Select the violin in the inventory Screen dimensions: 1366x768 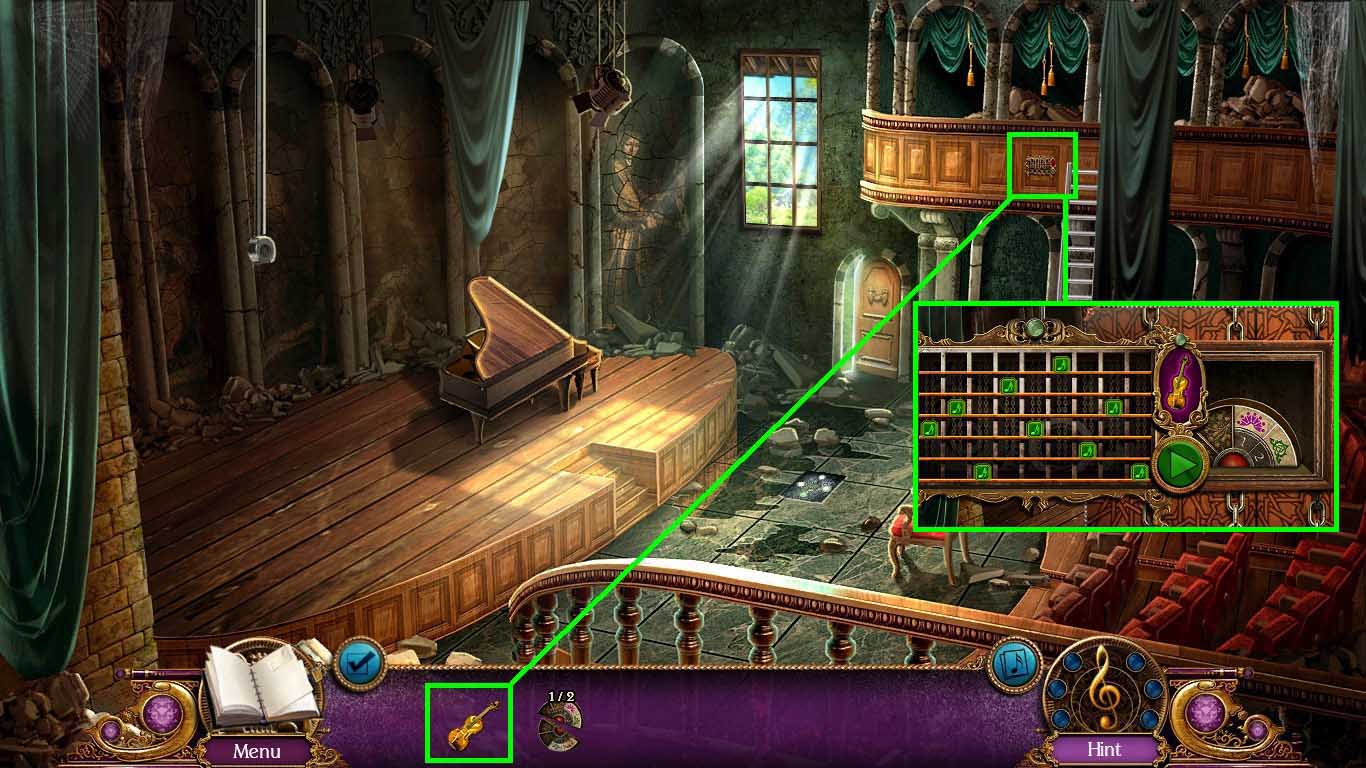point(469,723)
